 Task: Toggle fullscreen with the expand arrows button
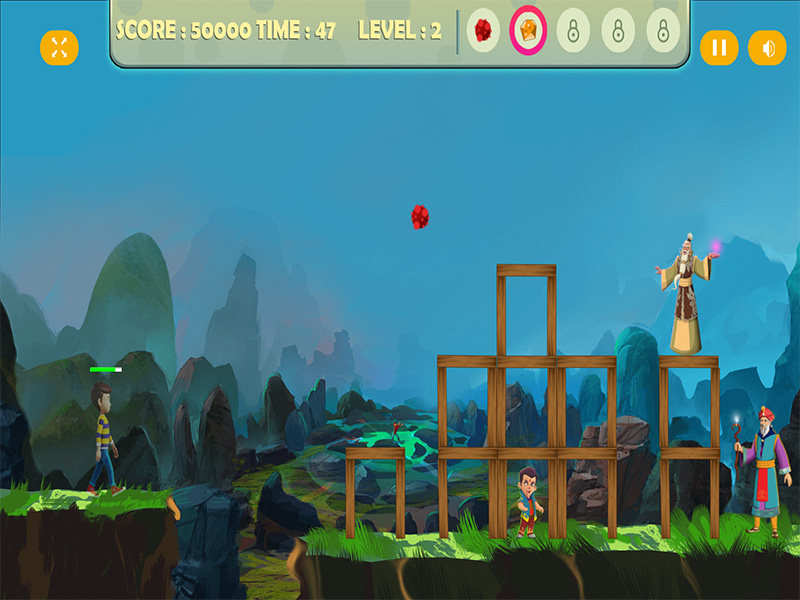(x=59, y=47)
